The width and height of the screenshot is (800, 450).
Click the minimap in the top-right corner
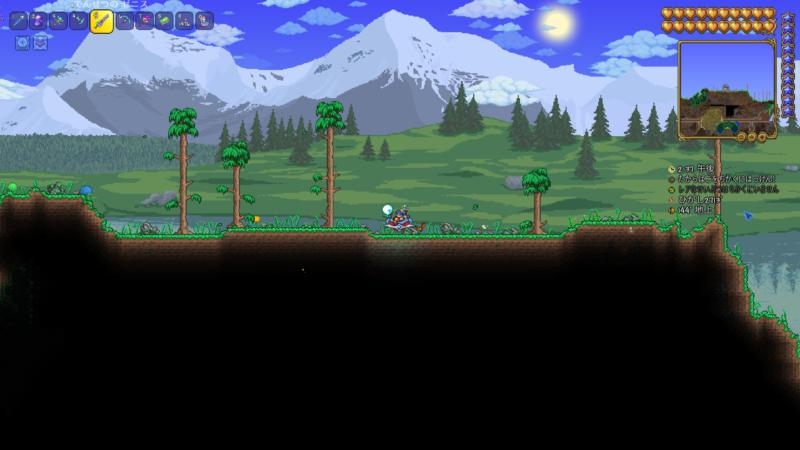click(x=727, y=88)
